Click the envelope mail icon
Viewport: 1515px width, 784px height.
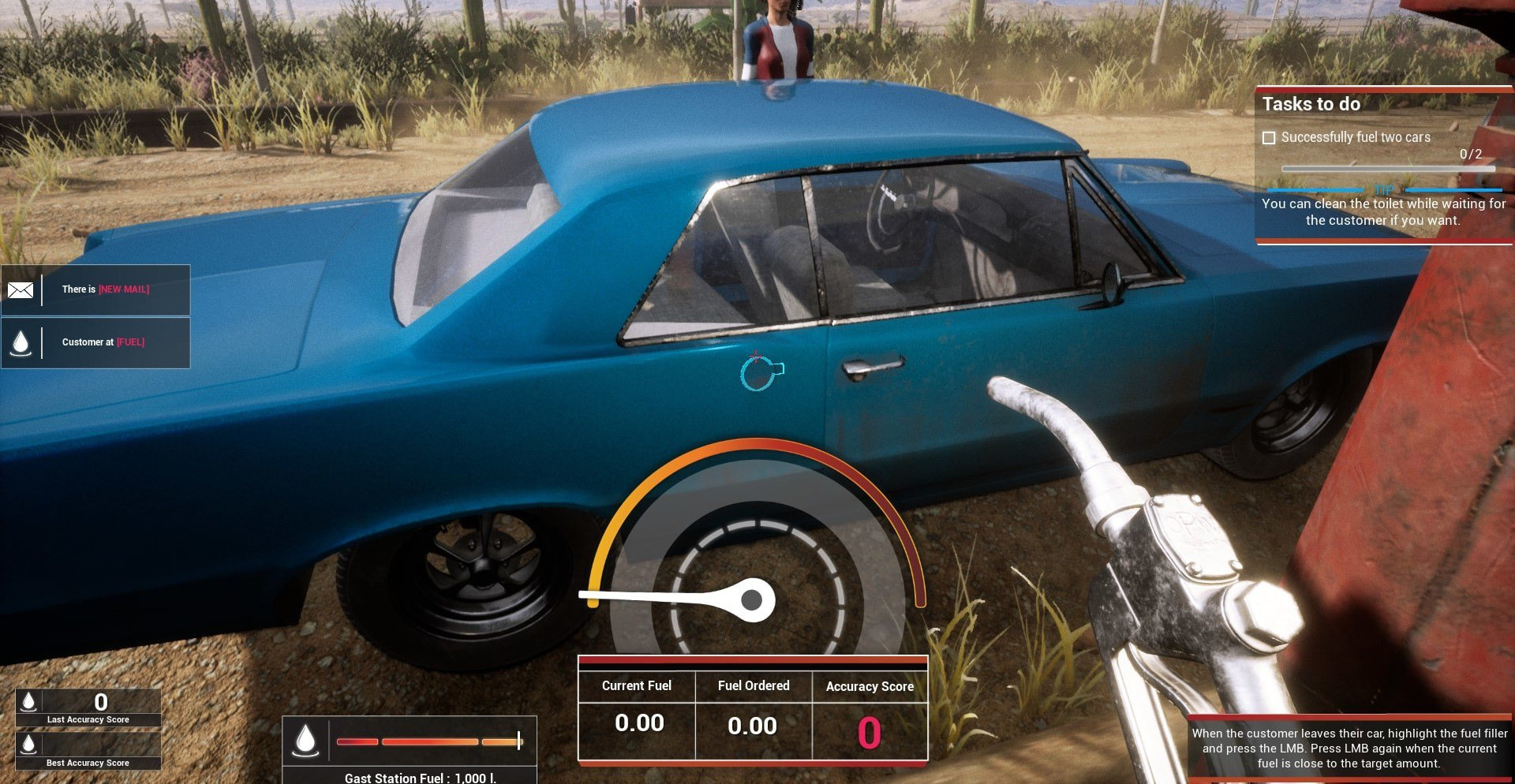pyautogui.click(x=21, y=290)
